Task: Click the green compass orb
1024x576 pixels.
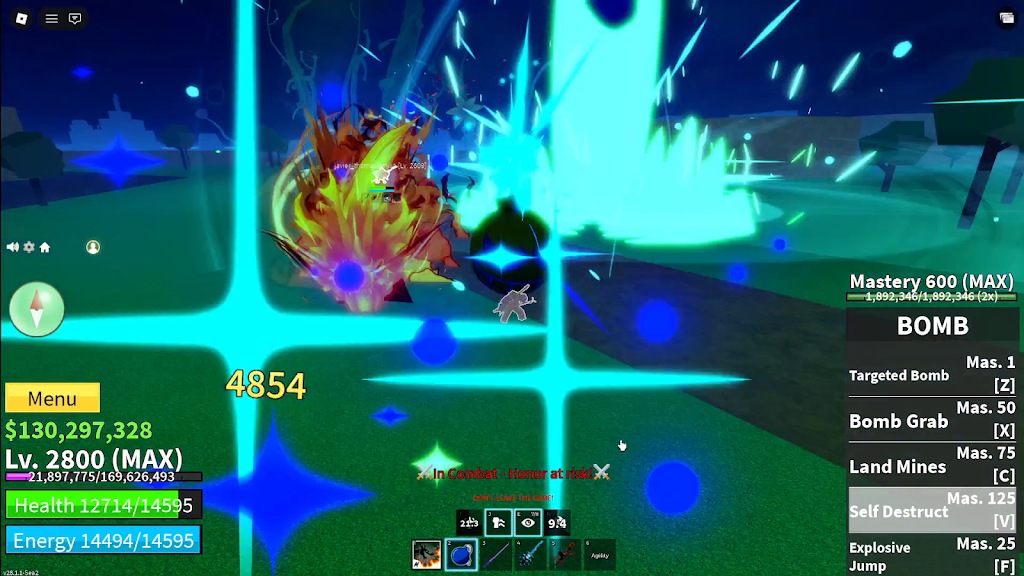Action: click(37, 308)
